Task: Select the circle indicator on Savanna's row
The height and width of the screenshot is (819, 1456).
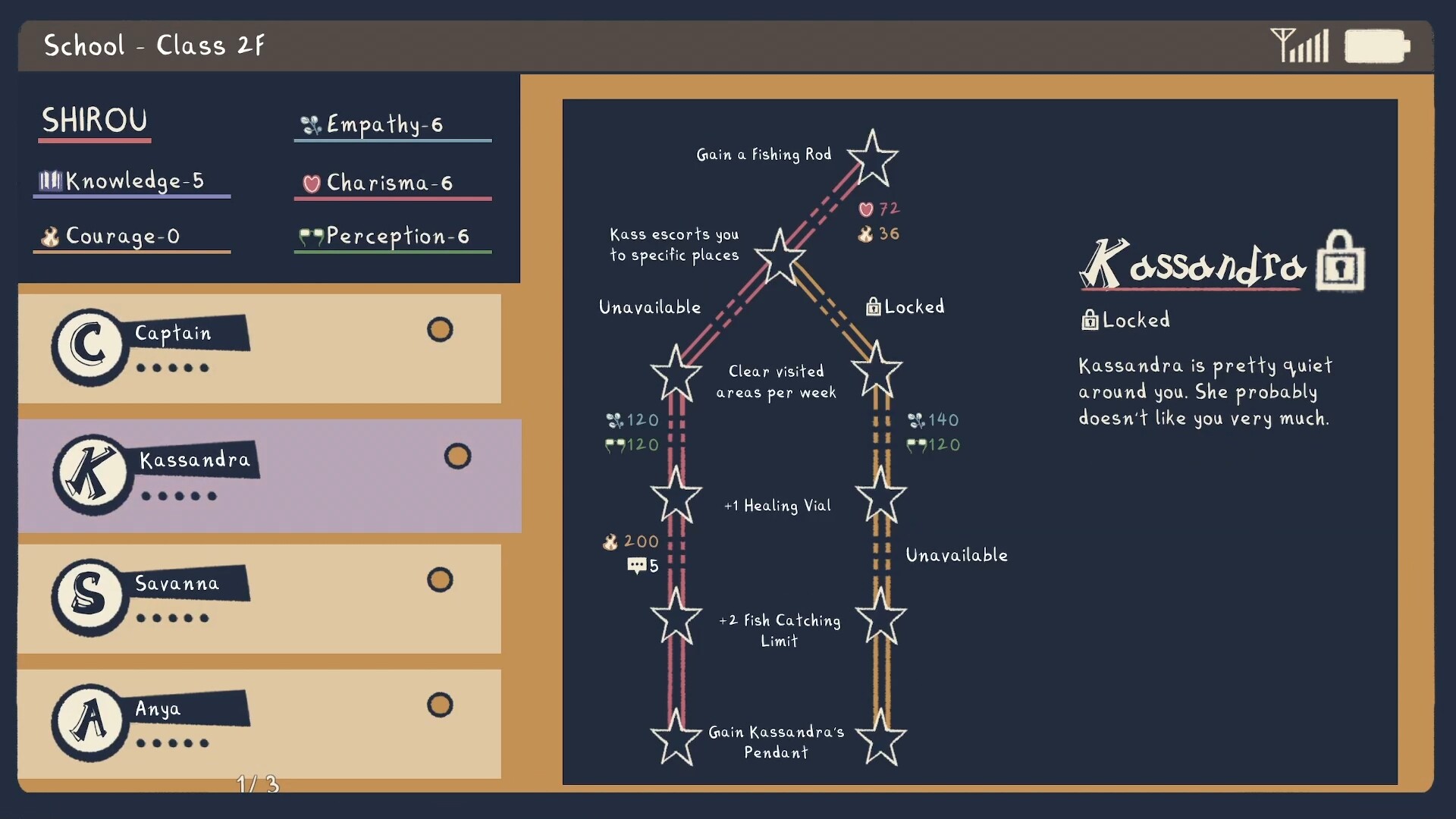Action: pos(440,579)
